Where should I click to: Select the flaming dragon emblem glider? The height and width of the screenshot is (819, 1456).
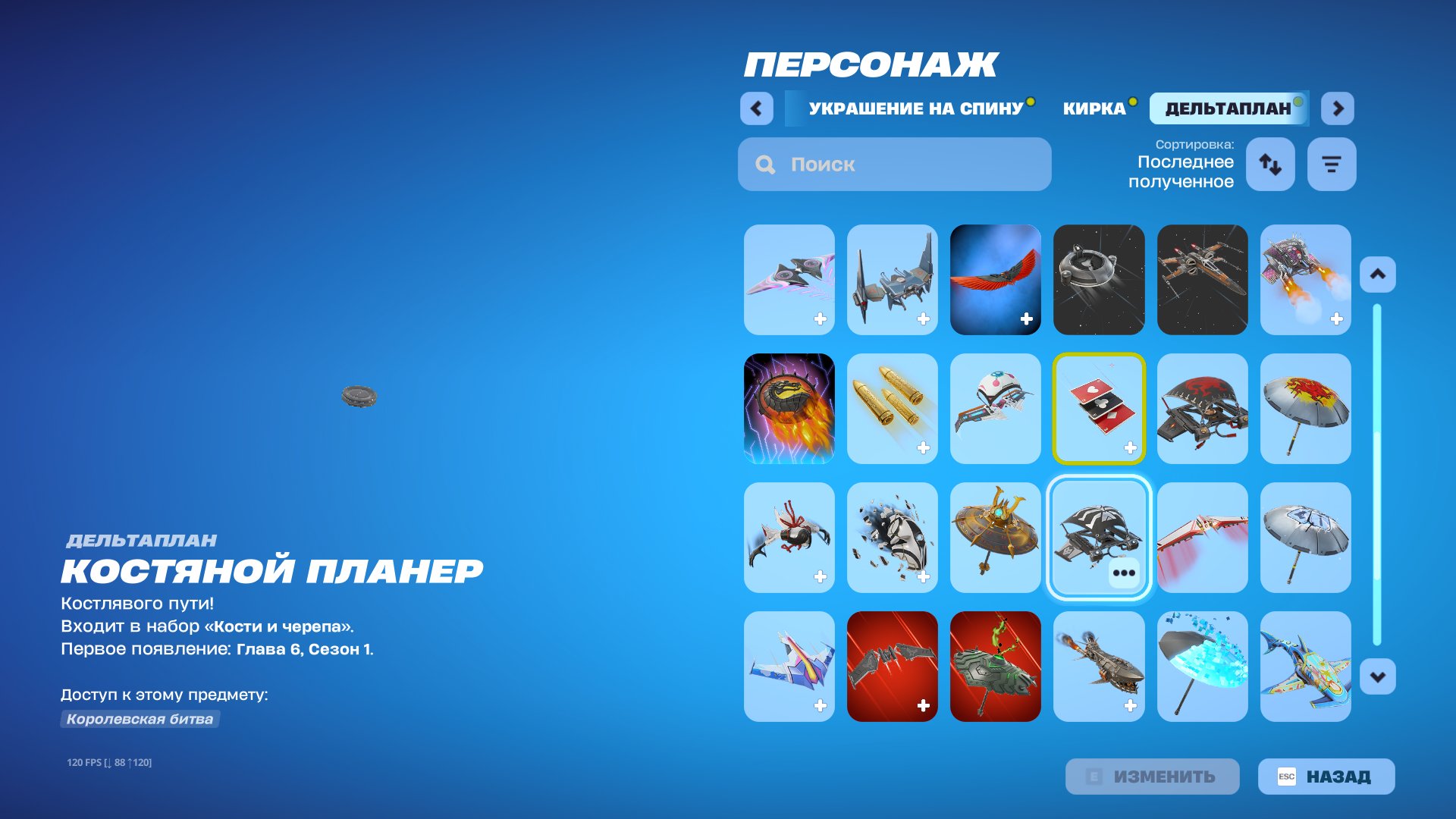pos(791,408)
